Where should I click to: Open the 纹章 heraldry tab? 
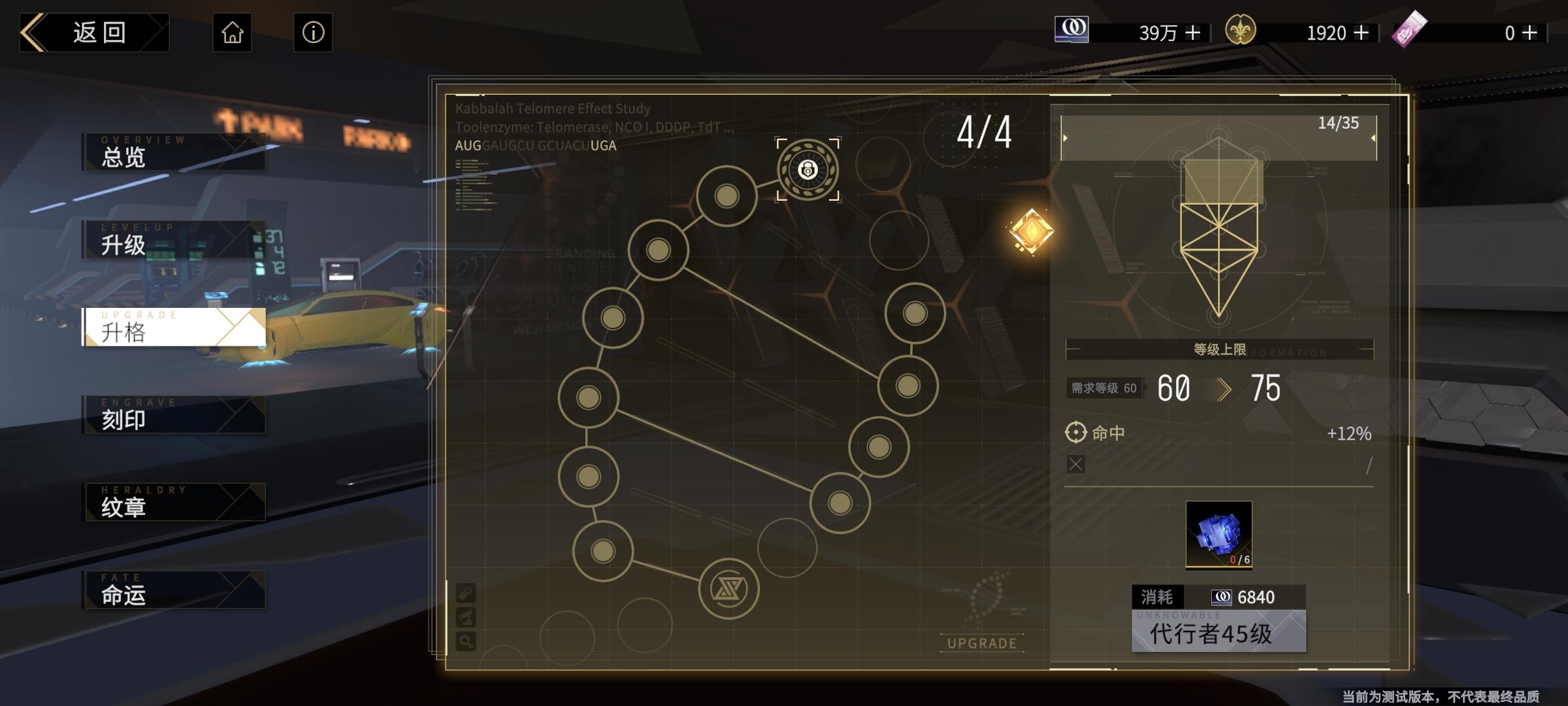[x=174, y=503]
